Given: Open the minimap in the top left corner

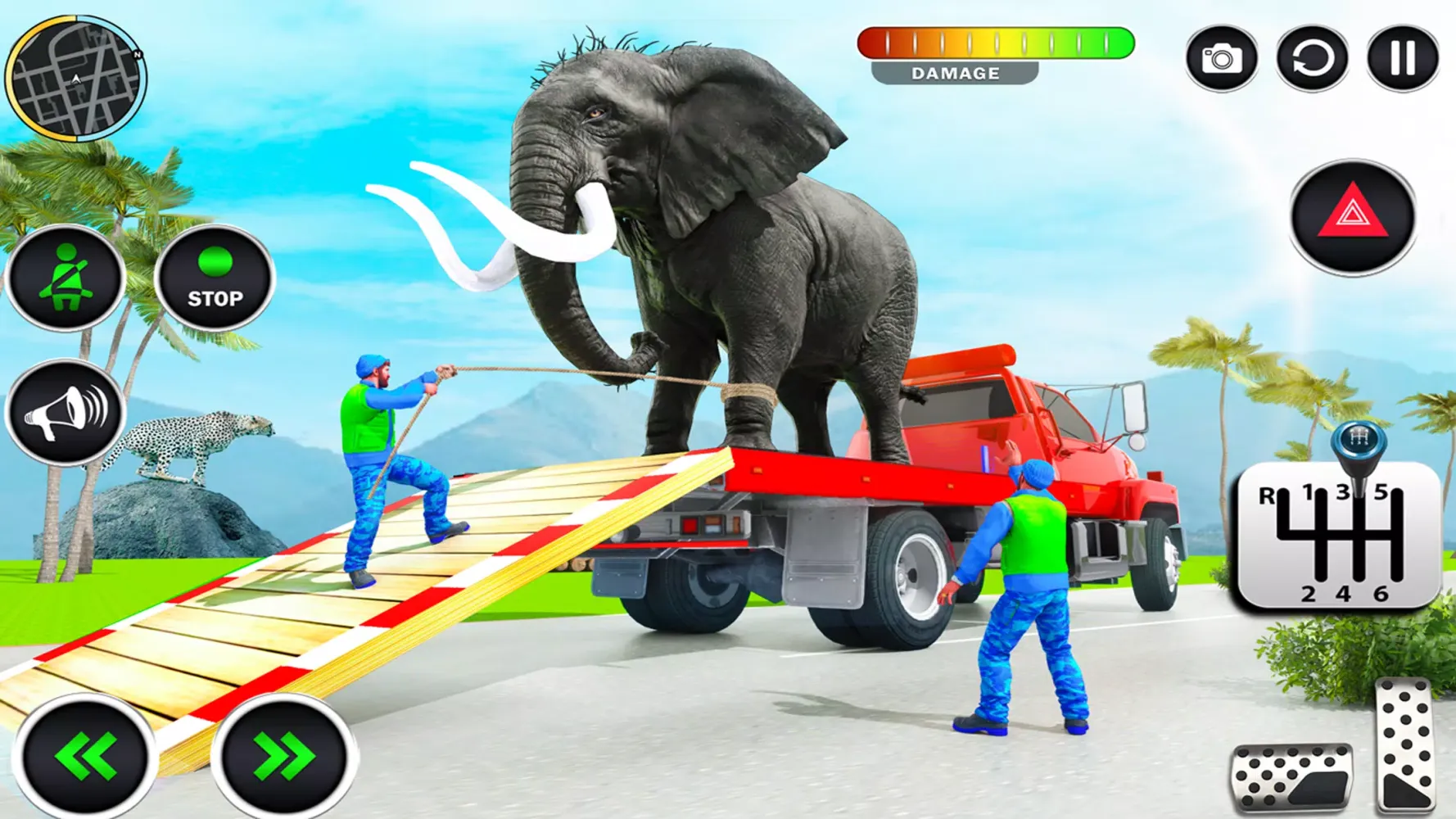Looking at the screenshot, I should point(78,78).
